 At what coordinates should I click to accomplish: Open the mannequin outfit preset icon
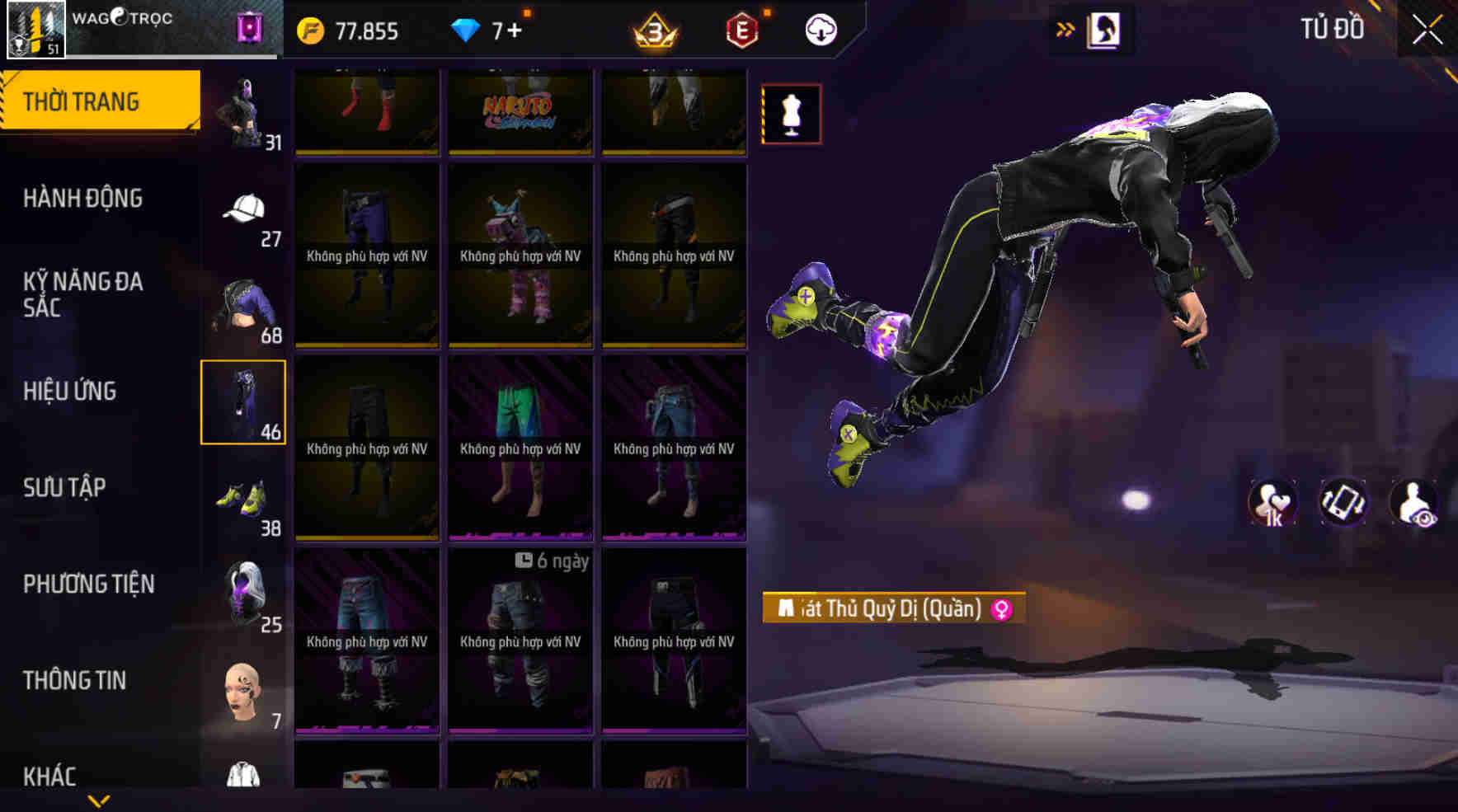(x=792, y=114)
